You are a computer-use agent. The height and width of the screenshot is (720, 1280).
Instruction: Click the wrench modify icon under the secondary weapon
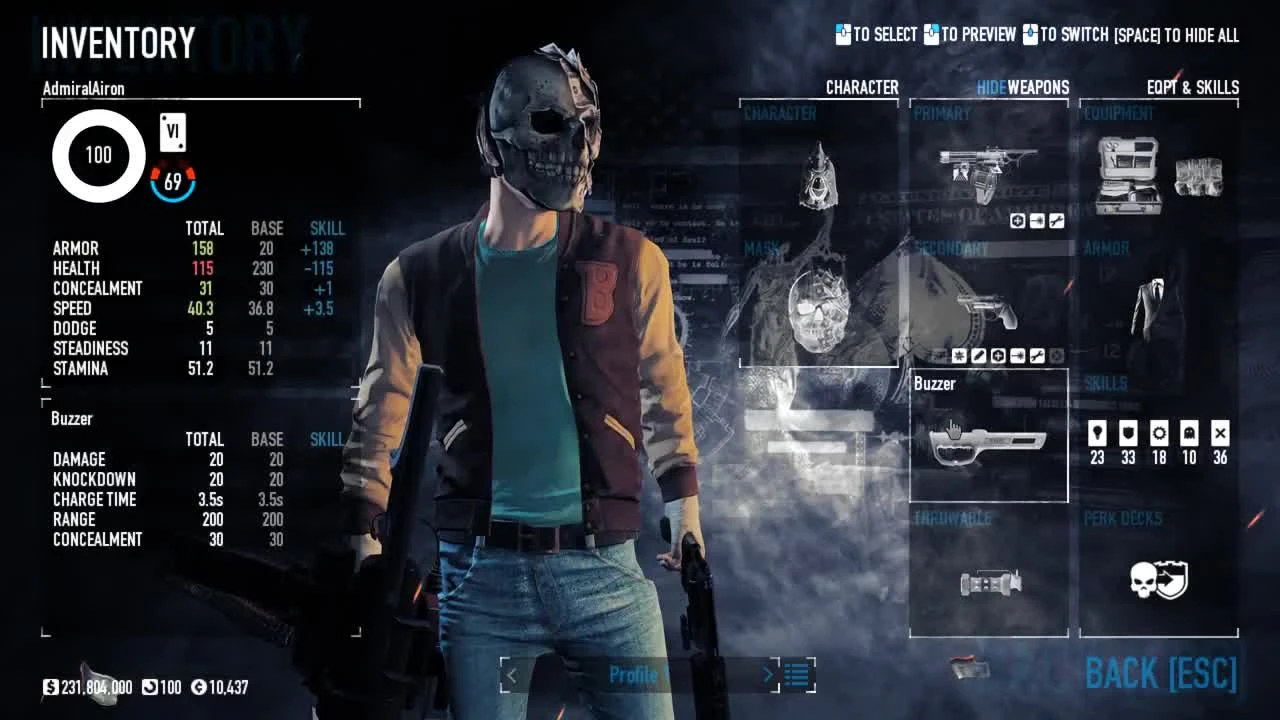click(1038, 356)
